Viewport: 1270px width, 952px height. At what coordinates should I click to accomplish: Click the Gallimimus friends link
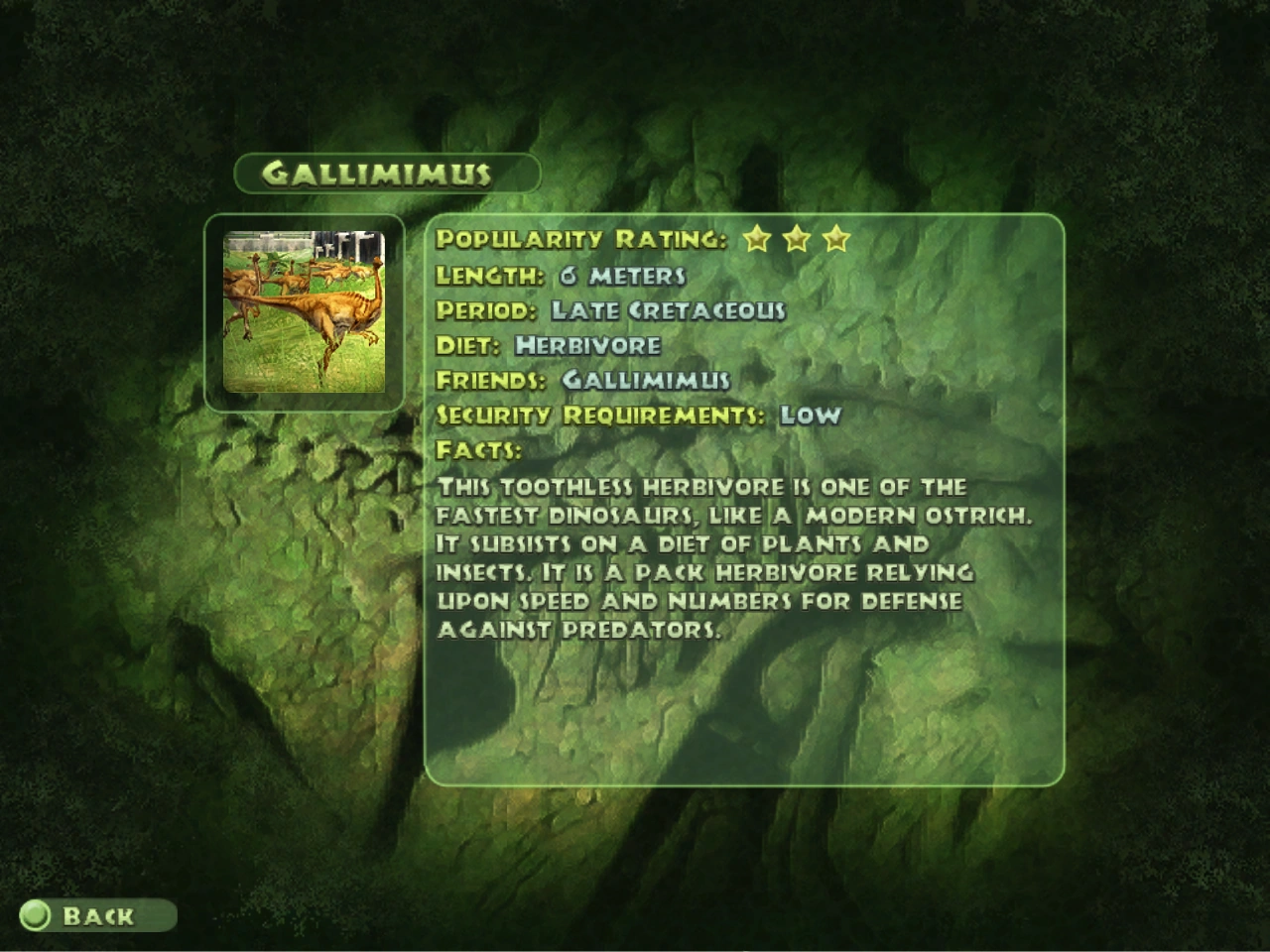point(645,380)
